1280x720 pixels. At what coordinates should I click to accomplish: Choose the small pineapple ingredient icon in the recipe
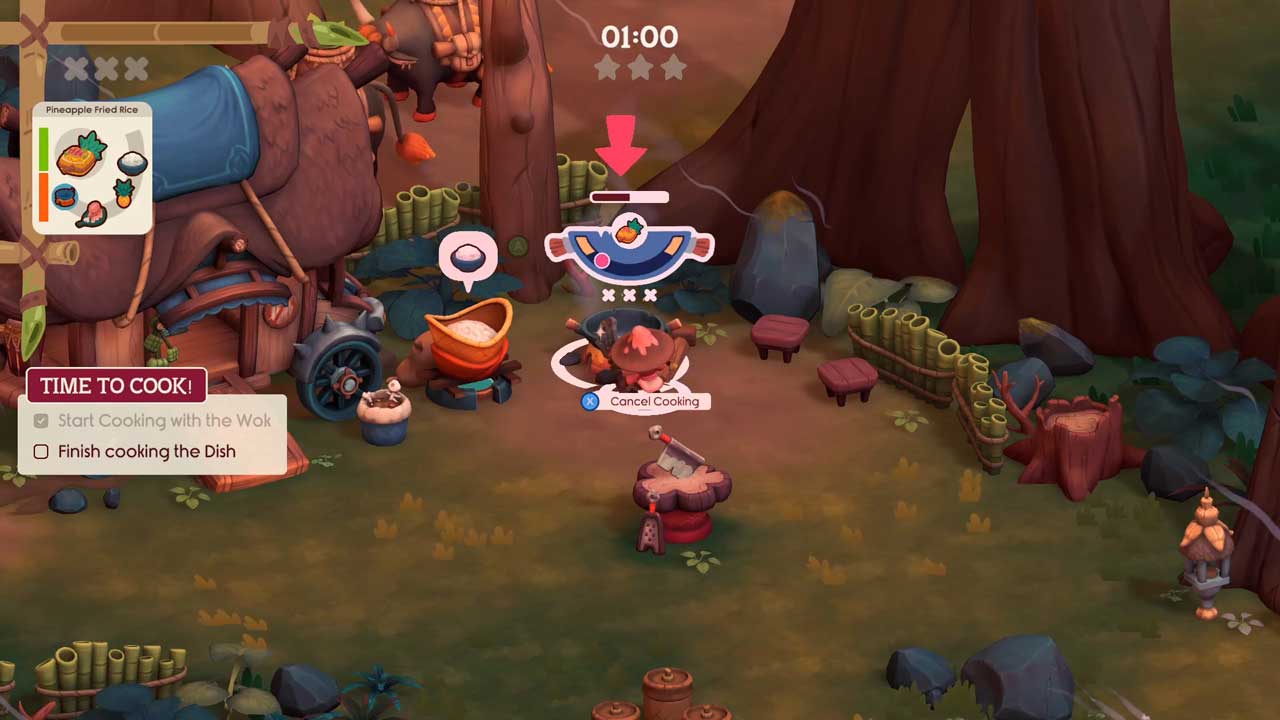pos(124,192)
